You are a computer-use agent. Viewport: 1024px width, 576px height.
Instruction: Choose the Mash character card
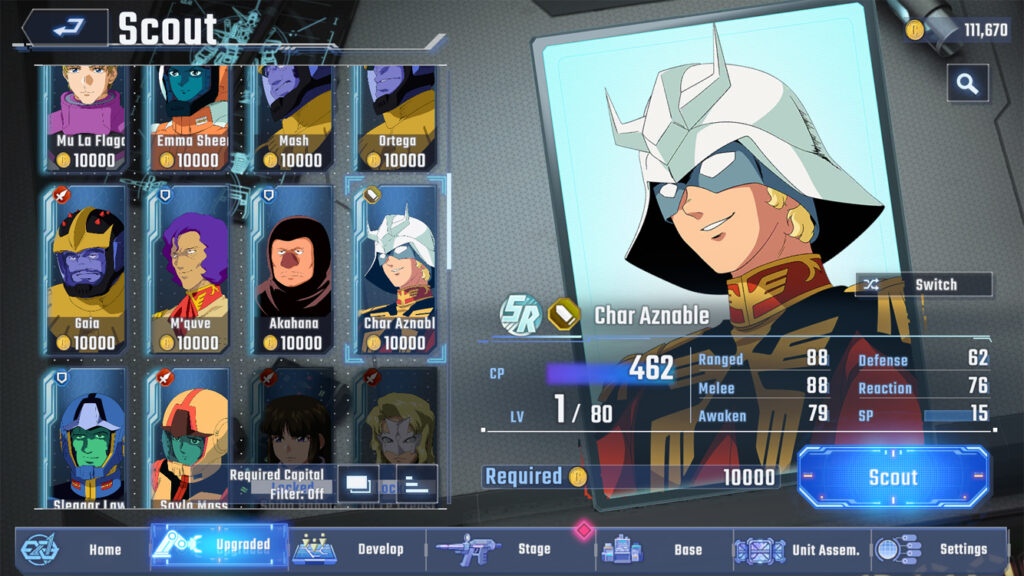tap(294, 115)
